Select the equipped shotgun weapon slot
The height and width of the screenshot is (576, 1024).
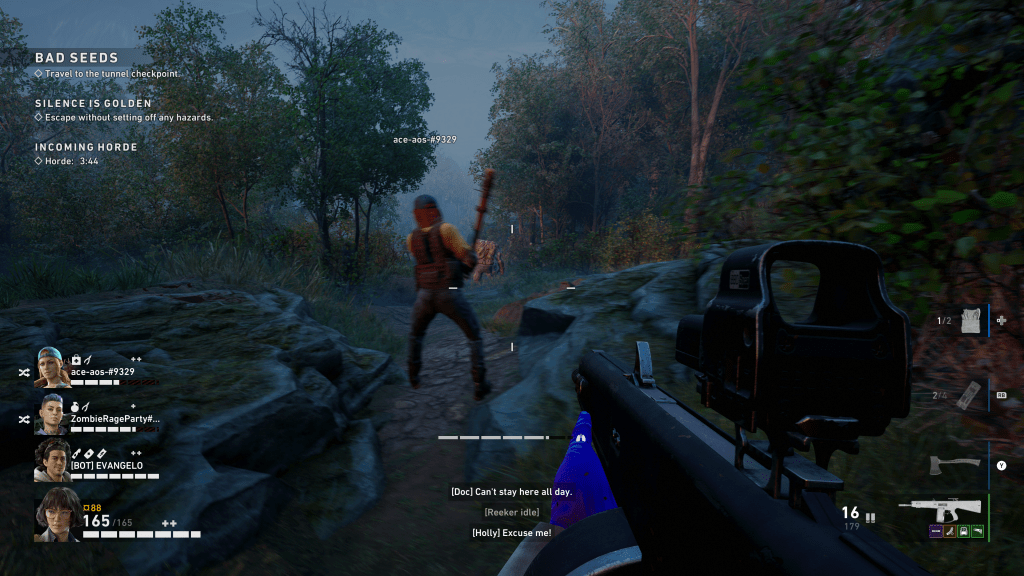point(939,505)
